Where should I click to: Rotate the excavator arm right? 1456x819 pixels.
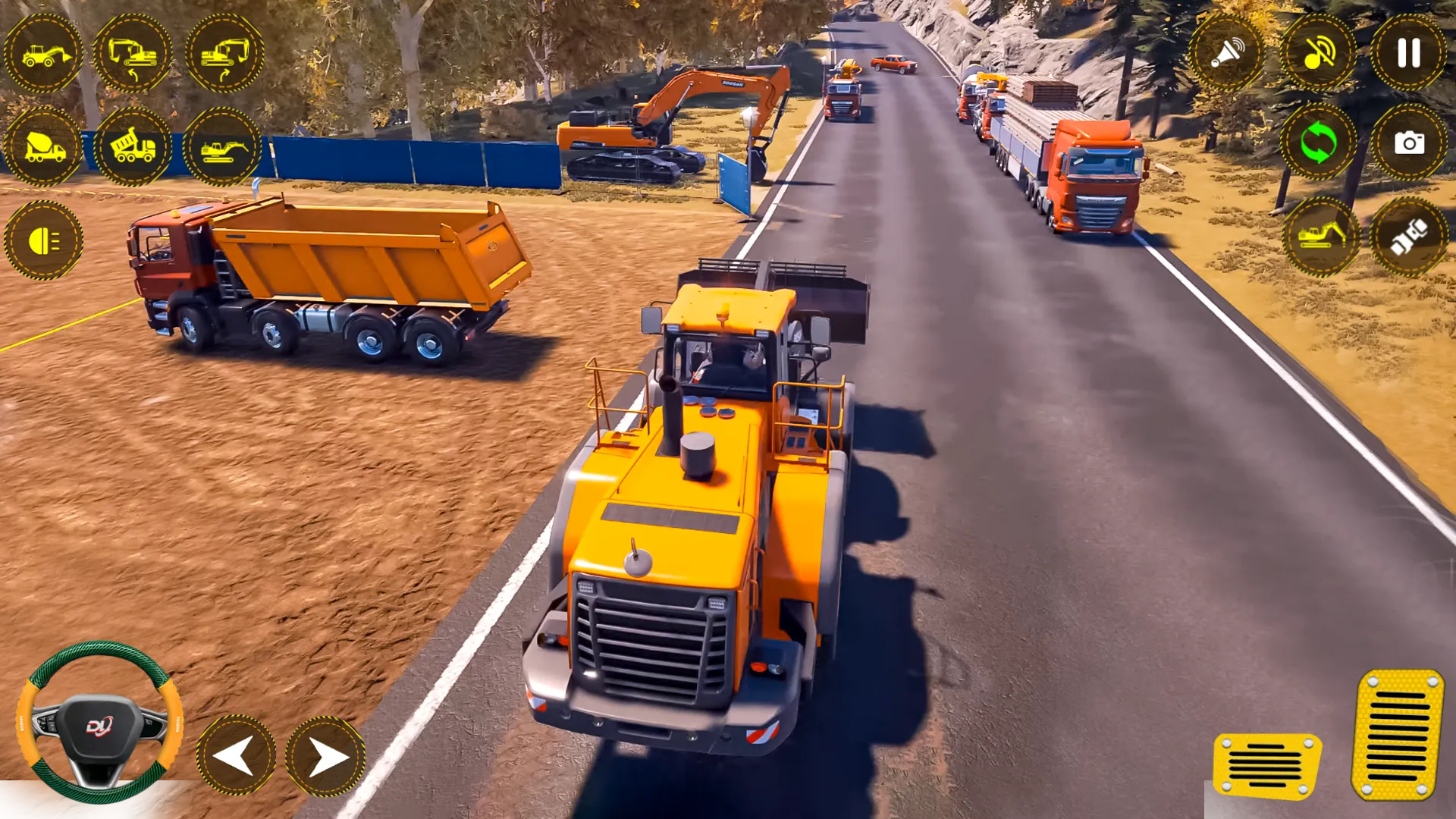pos(222,53)
